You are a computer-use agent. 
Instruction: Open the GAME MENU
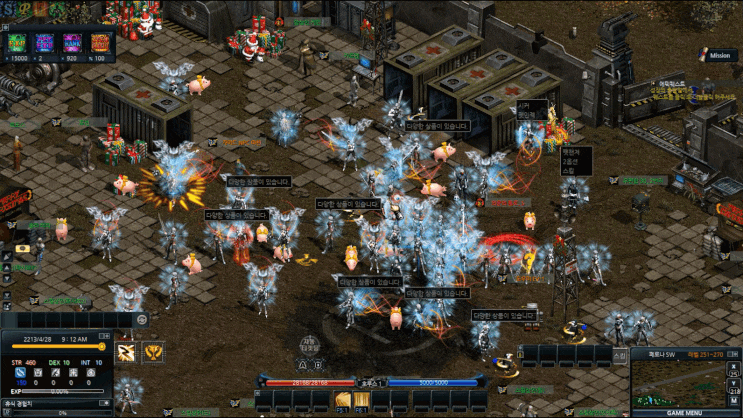(686, 412)
